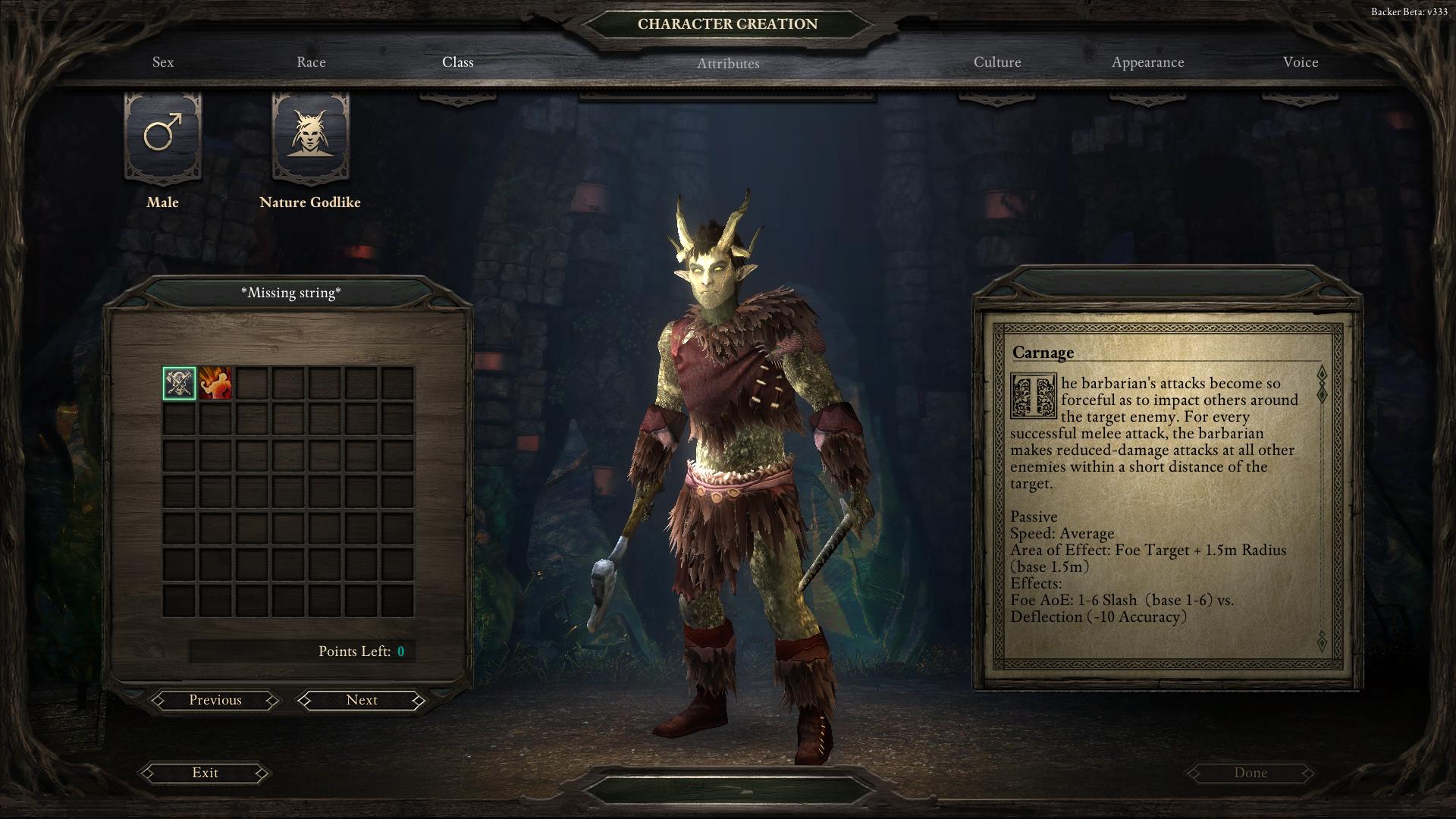This screenshot has height=819, width=1456.
Task: Select the Carnage ability icon
Action: [180, 384]
